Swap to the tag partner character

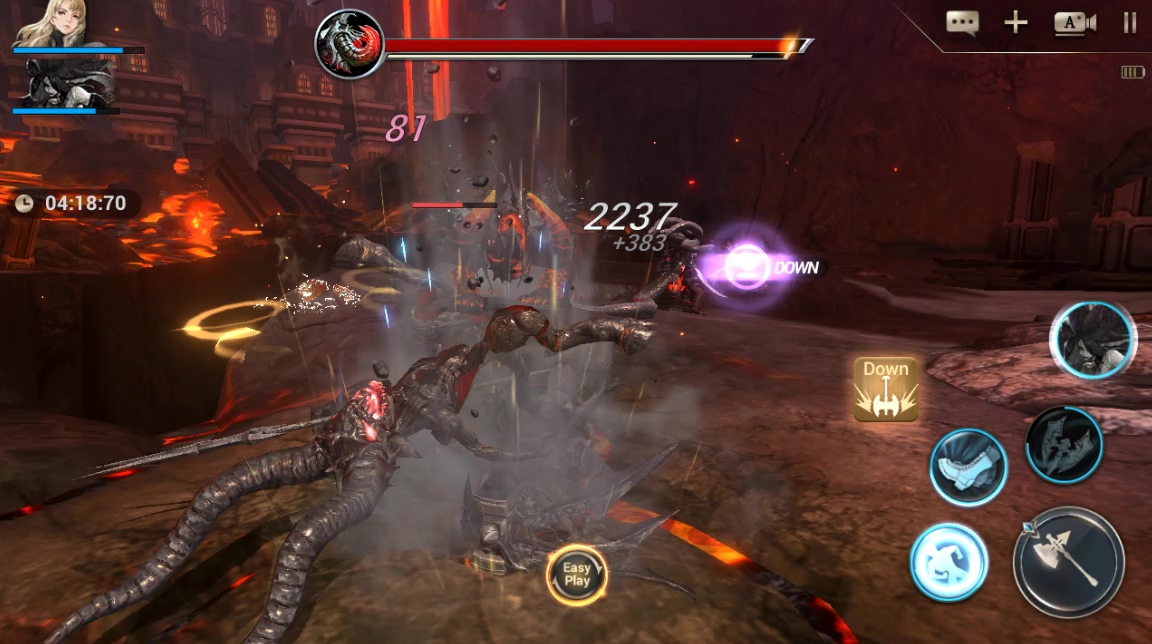click(x=1092, y=340)
